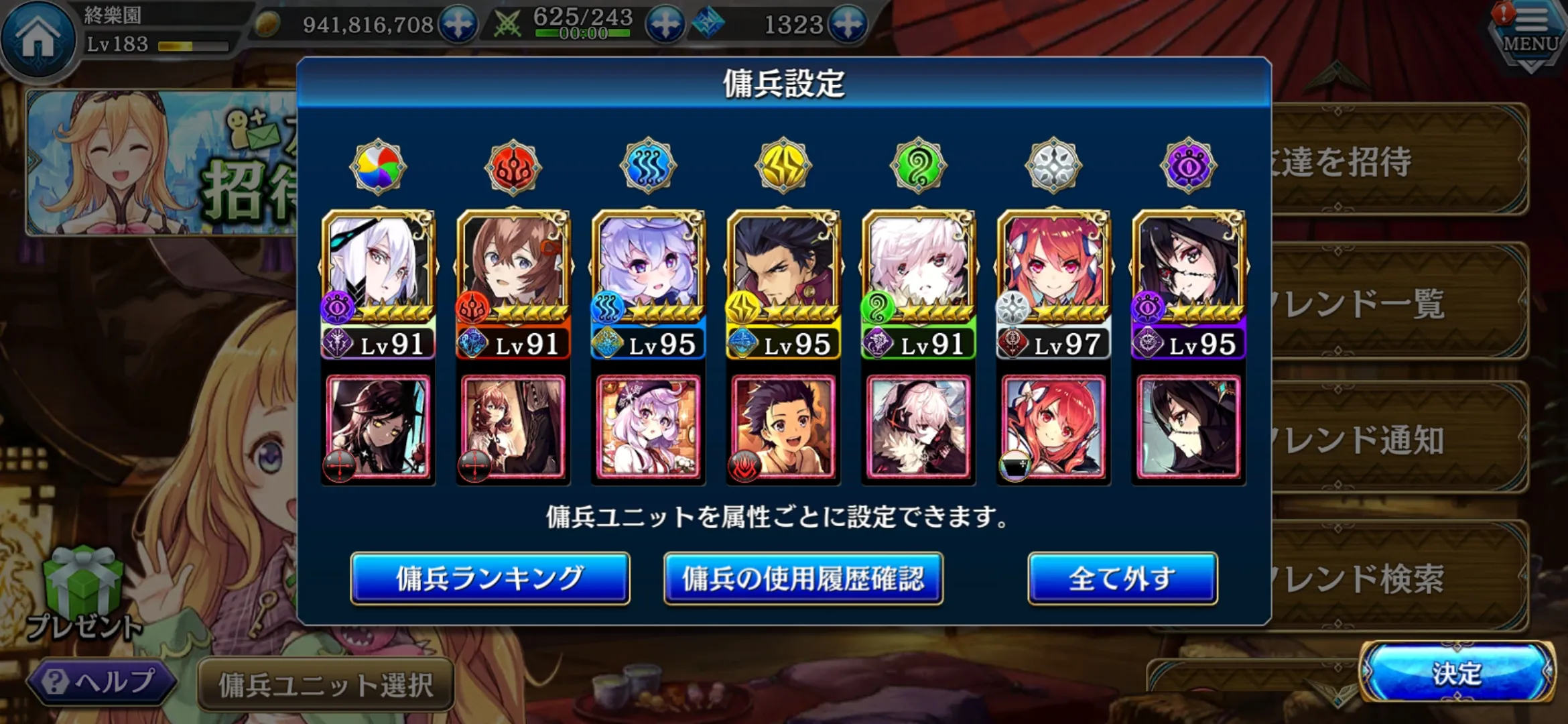This screenshot has width=1568, height=724.
Task: Select the lavender-haired water Lv95 unit
Action: (x=649, y=282)
